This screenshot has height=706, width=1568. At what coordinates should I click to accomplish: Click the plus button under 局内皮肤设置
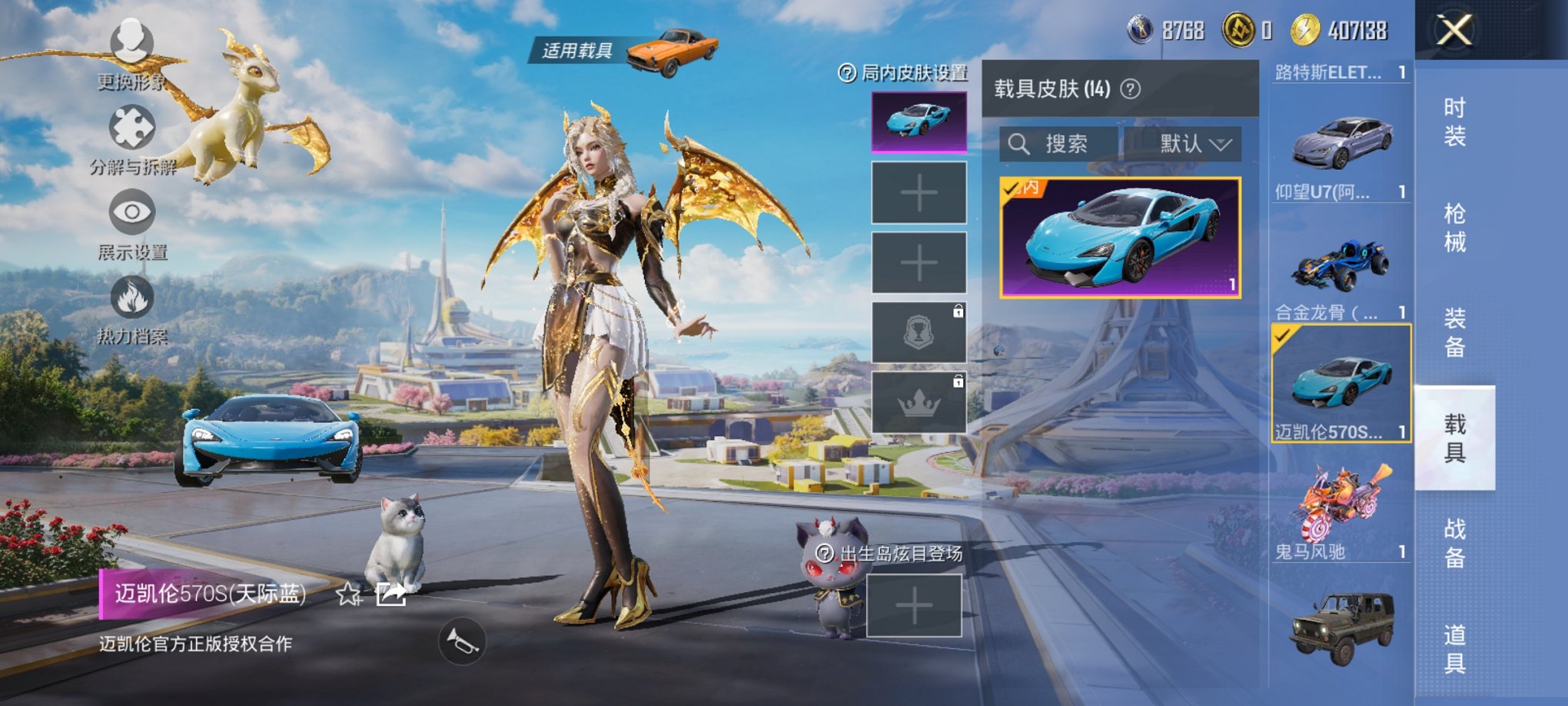pyautogui.click(x=919, y=194)
